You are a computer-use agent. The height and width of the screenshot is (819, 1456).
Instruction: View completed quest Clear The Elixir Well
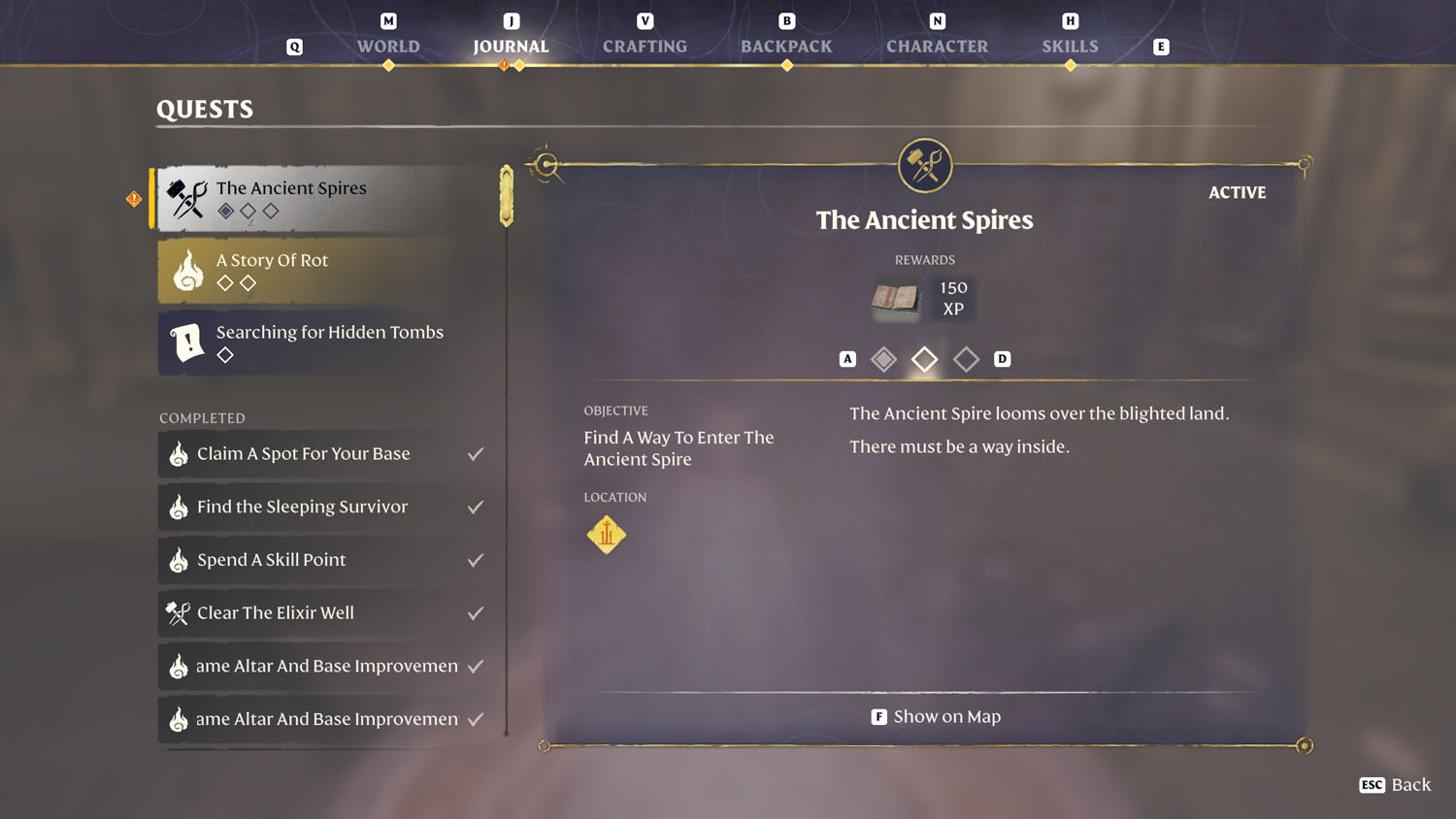tap(327, 613)
